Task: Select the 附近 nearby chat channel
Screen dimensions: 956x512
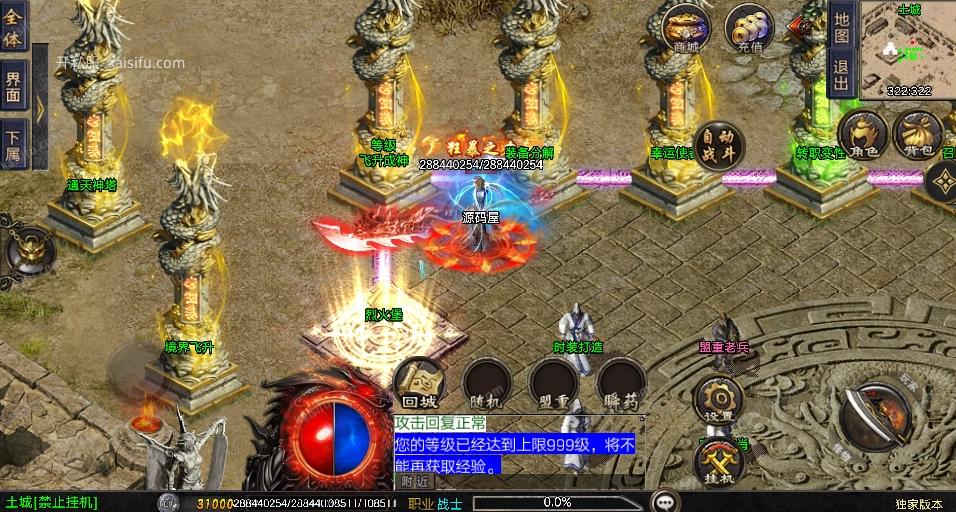Action: pos(415,482)
